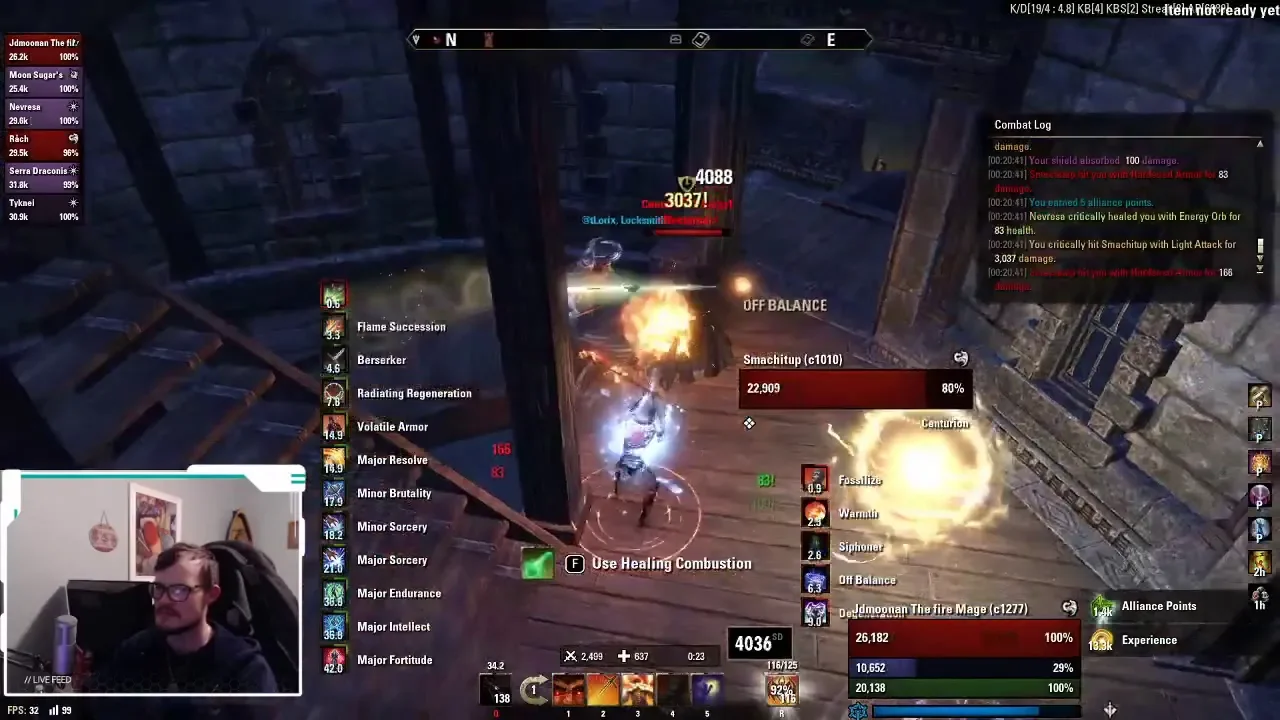The height and width of the screenshot is (720, 1280).
Task: Select Serra Draconis in the group frames
Action: pyautogui.click(x=43, y=177)
